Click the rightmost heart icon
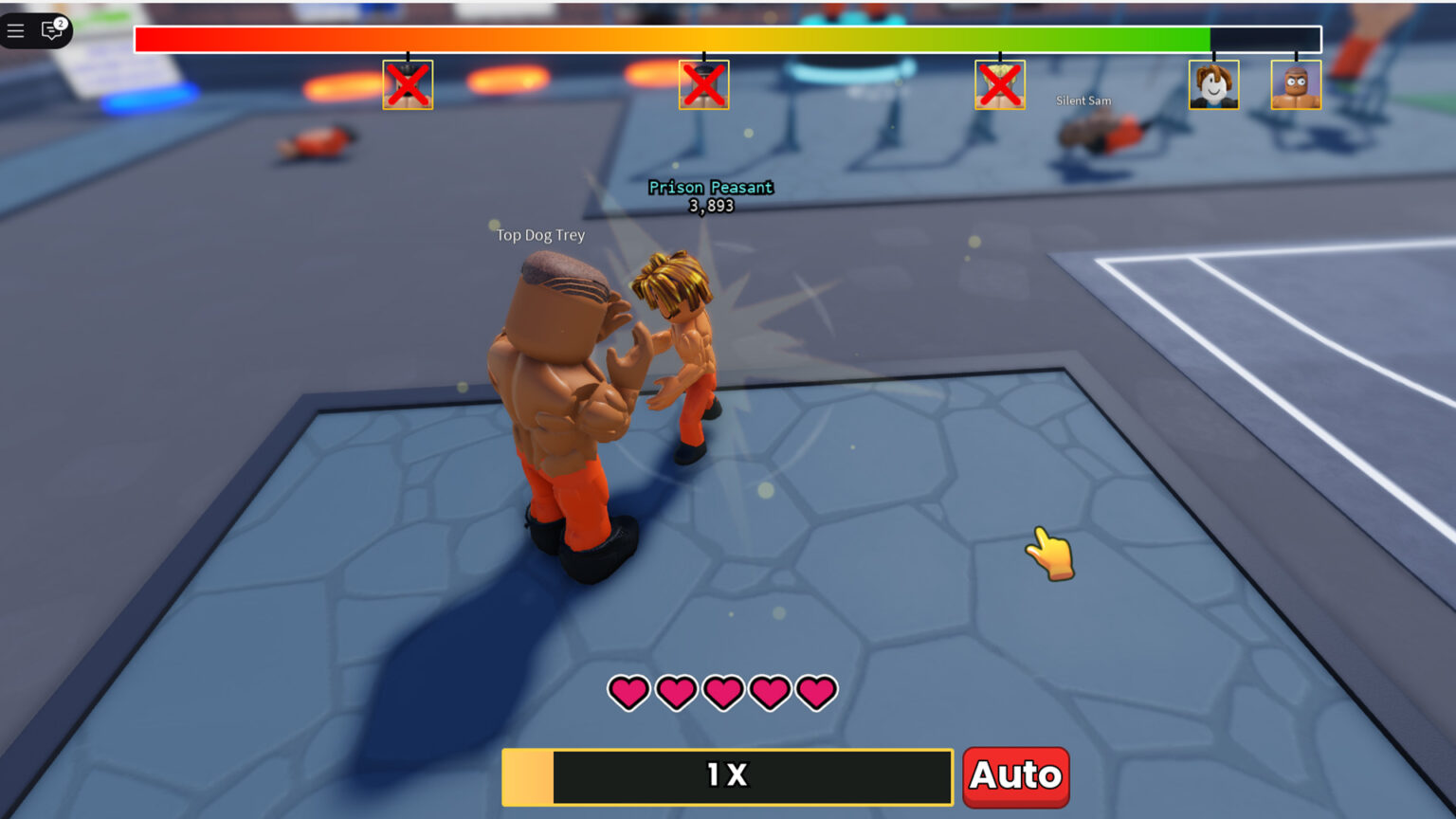Image resolution: width=1456 pixels, height=819 pixels. (x=816, y=693)
